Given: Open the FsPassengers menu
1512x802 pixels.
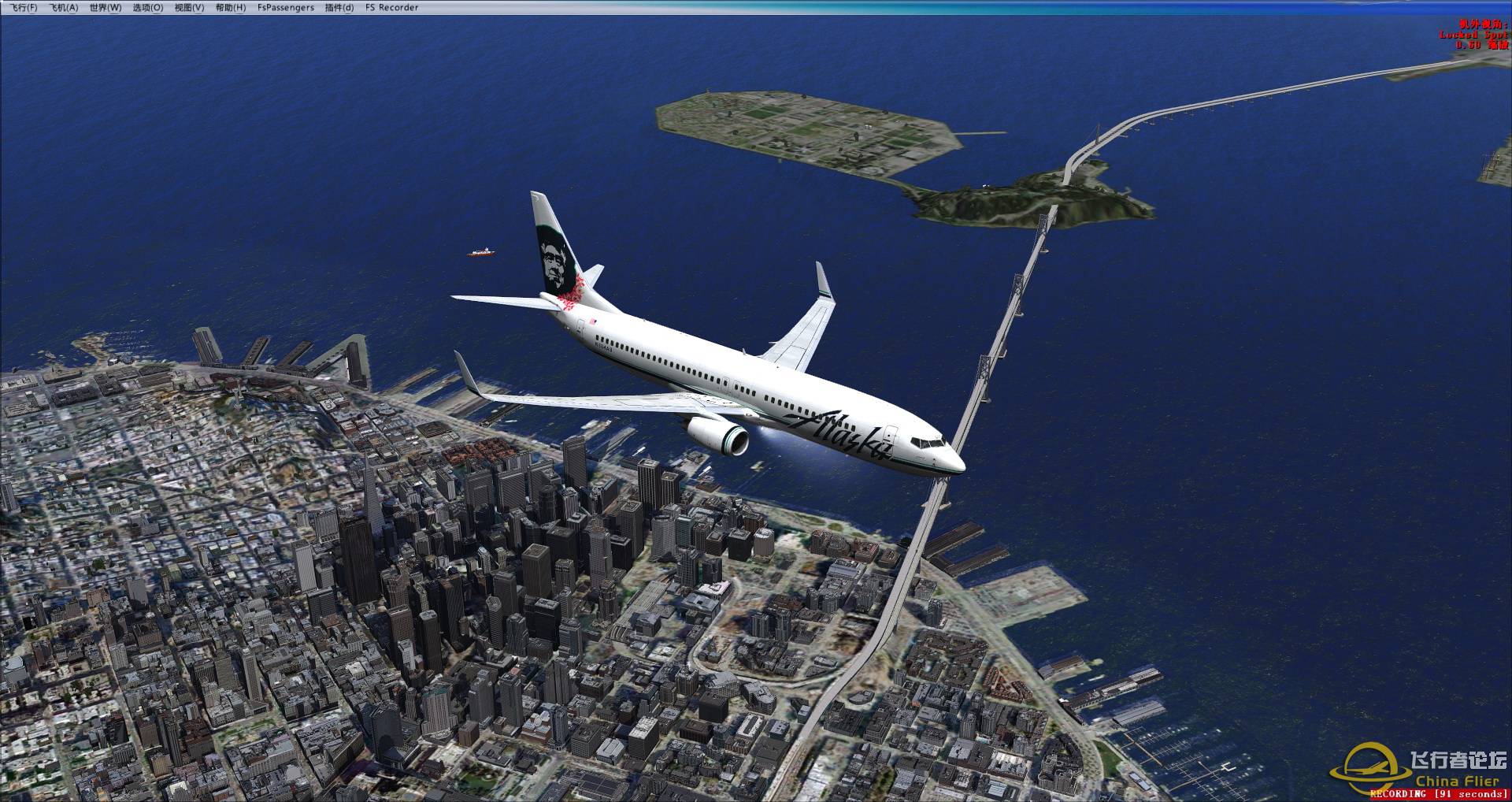Looking at the screenshot, I should click(x=286, y=8).
